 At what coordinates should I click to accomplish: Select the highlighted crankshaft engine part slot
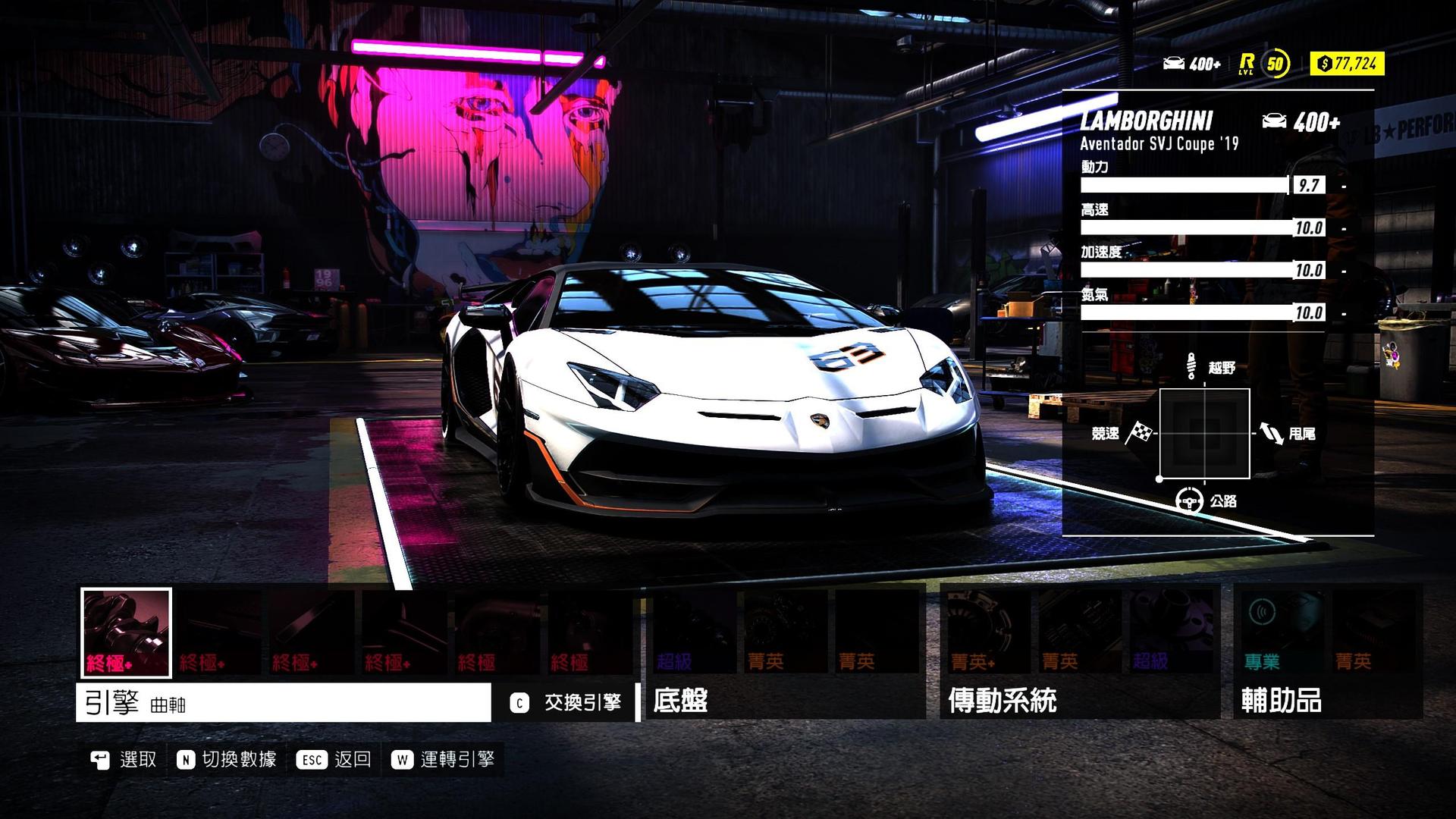tap(127, 632)
